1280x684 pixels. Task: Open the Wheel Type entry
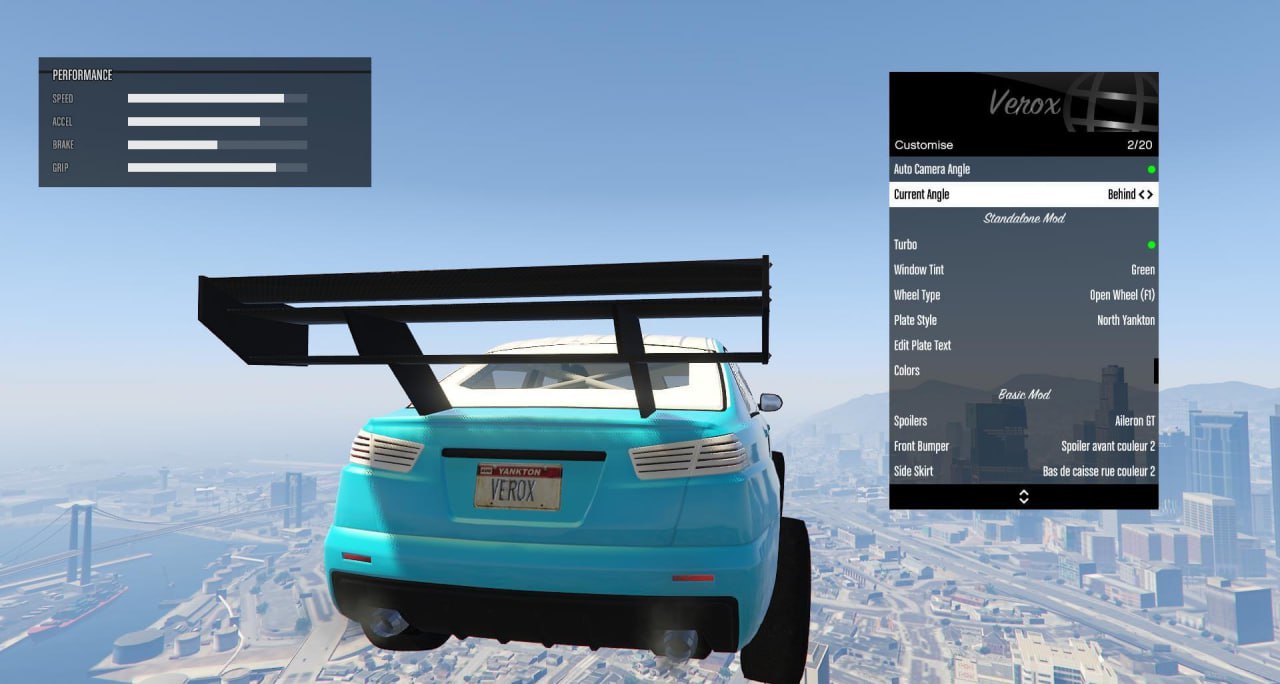coord(1023,295)
